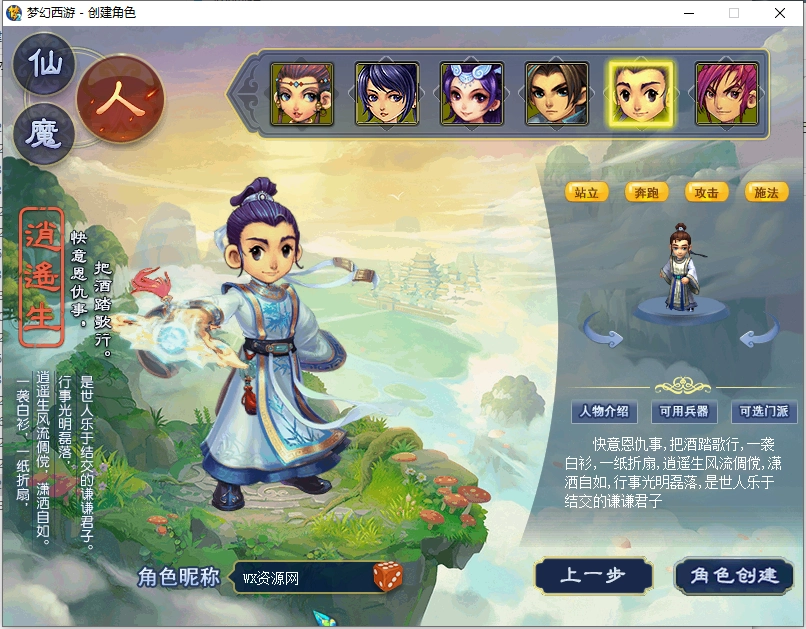The width and height of the screenshot is (806, 629).
Task: Choose the purple-haired girl with silver headdress
Action: [471, 94]
